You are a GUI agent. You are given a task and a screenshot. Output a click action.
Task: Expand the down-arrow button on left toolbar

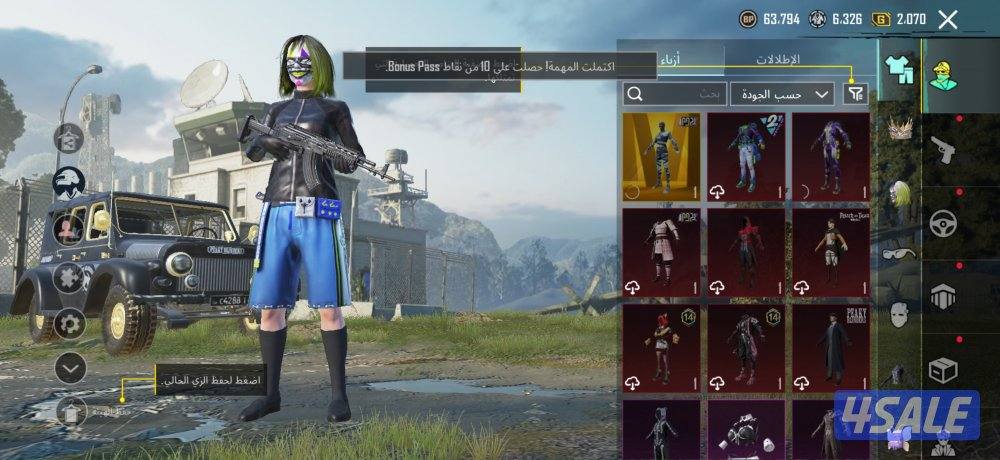(x=70, y=367)
